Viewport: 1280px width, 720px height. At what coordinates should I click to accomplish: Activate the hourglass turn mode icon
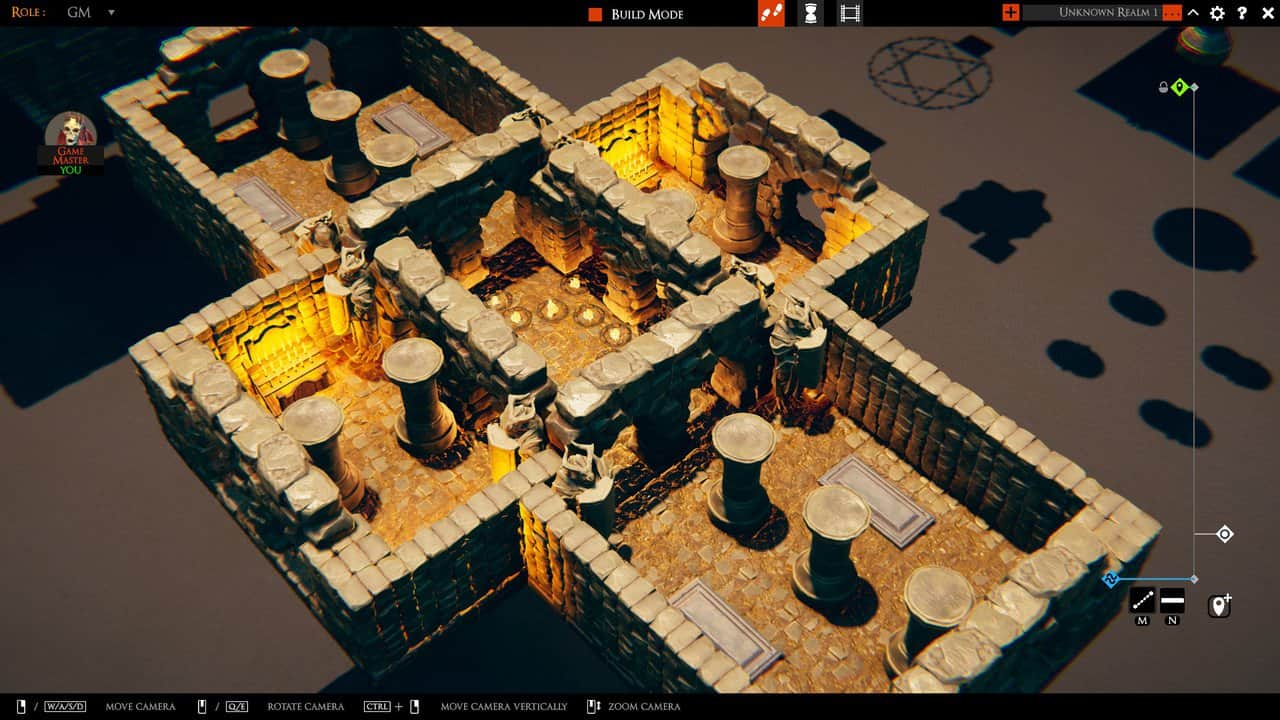pyautogui.click(x=811, y=13)
